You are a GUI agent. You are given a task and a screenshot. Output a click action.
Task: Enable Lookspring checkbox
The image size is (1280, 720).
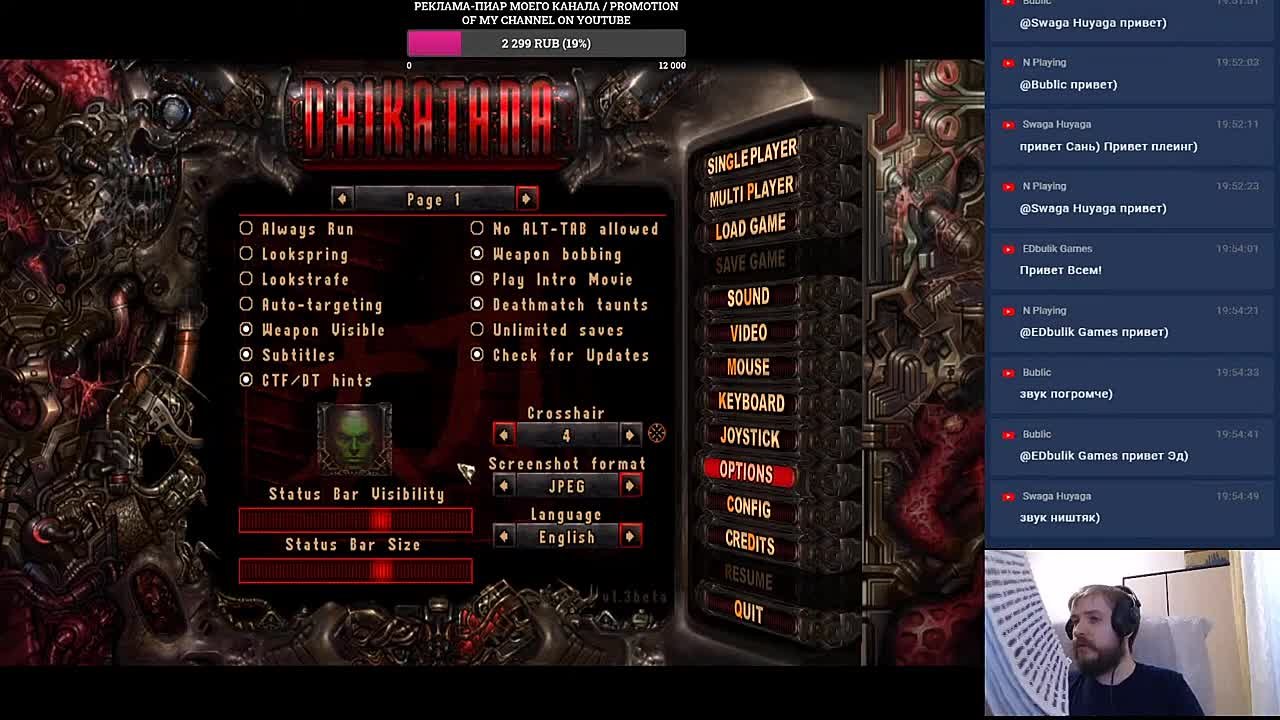(x=247, y=254)
